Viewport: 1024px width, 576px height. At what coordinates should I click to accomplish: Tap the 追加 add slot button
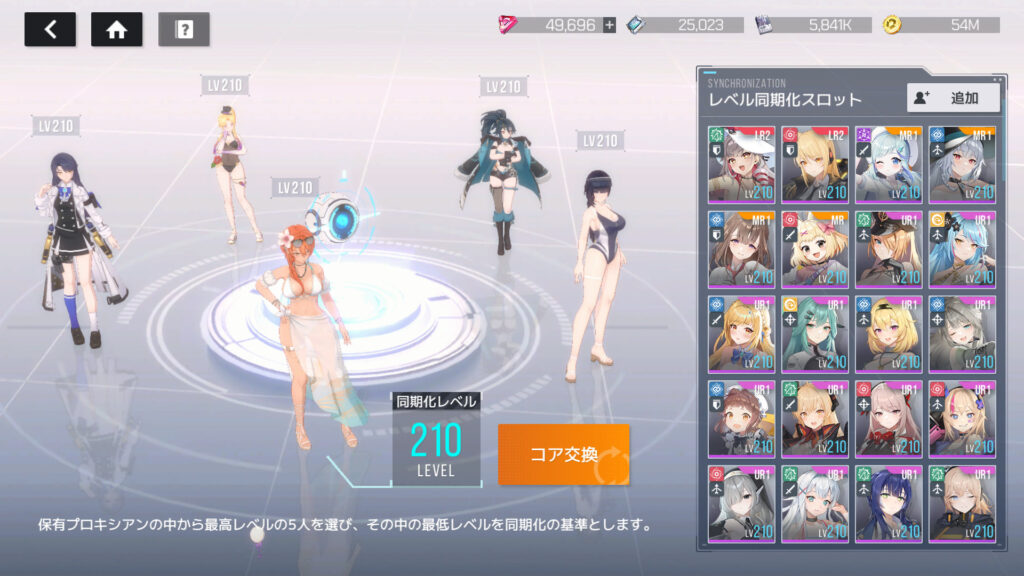coord(954,97)
